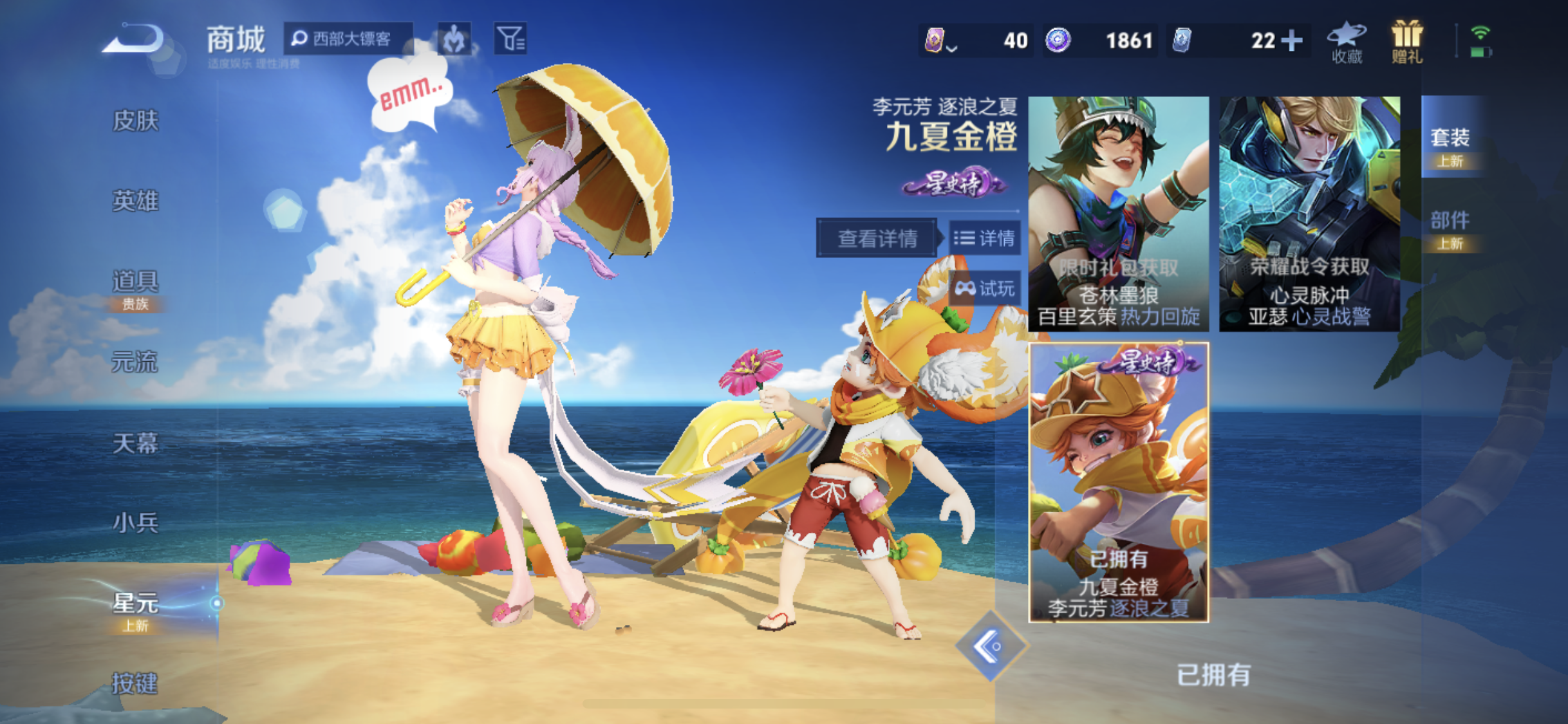Viewport: 1568px width, 724px height.
Task: Choose the 亚瑟 心灵战警 card
Action: coord(1309,214)
